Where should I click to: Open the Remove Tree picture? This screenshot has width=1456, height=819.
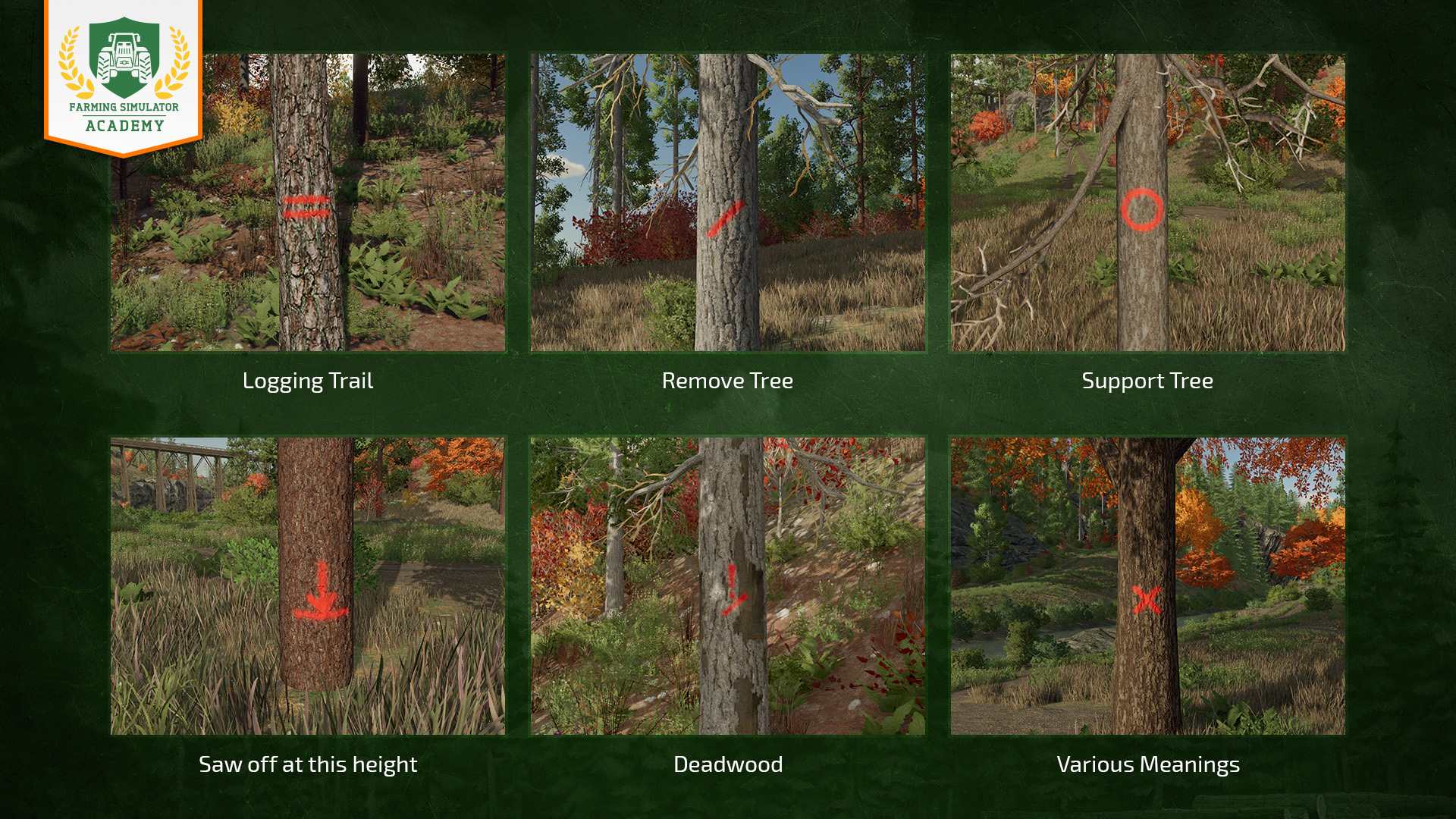click(x=728, y=202)
